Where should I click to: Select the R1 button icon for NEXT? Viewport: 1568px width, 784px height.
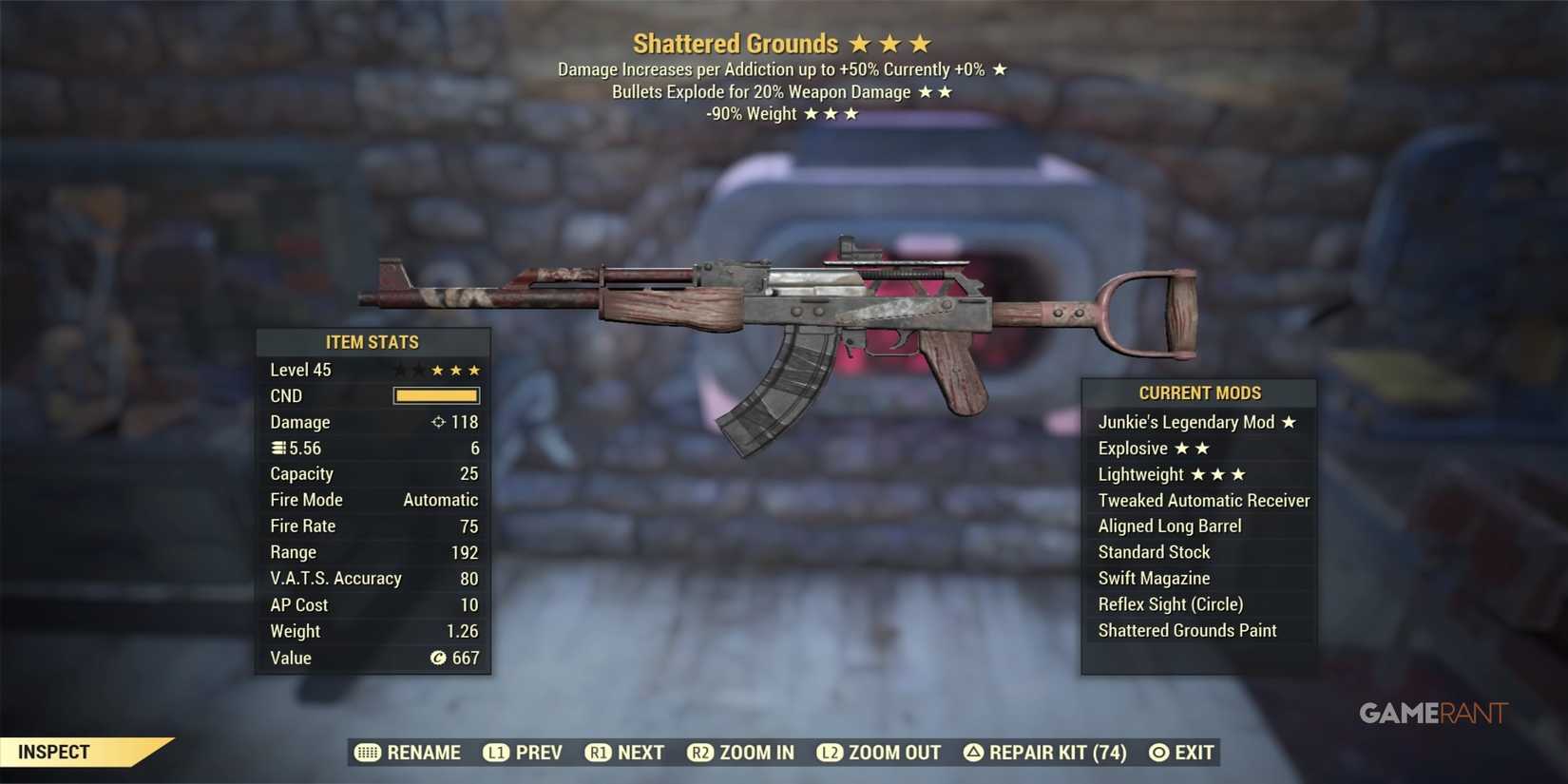point(600,752)
